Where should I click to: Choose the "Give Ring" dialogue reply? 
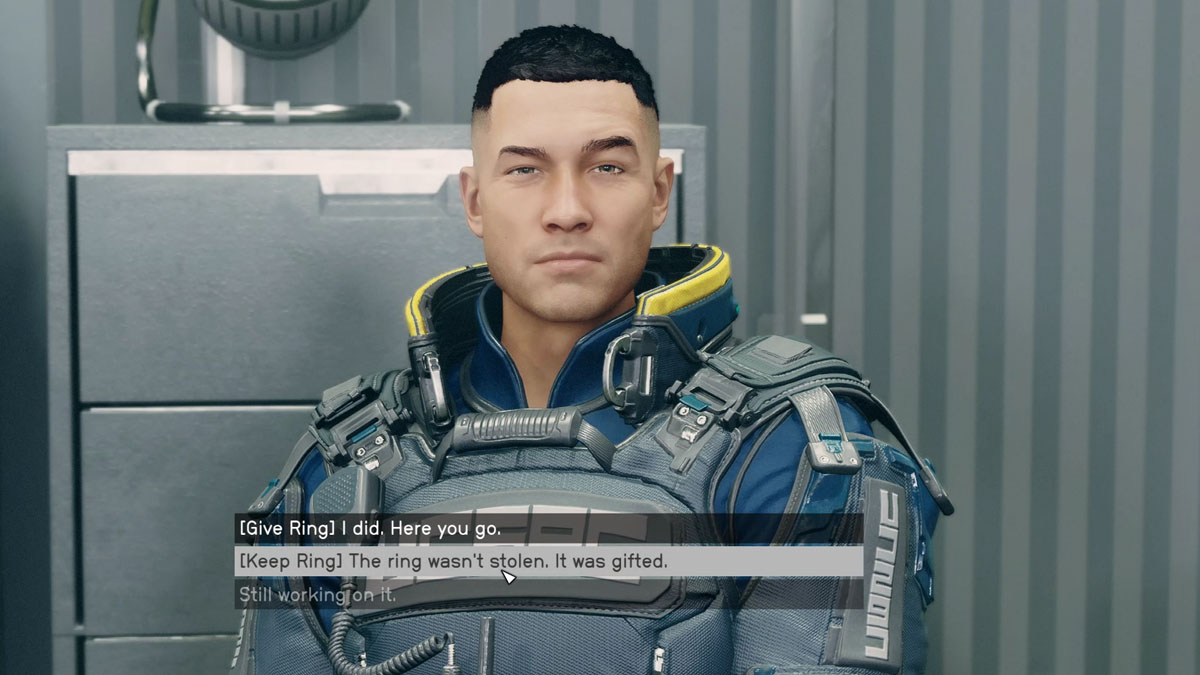tap(368, 527)
